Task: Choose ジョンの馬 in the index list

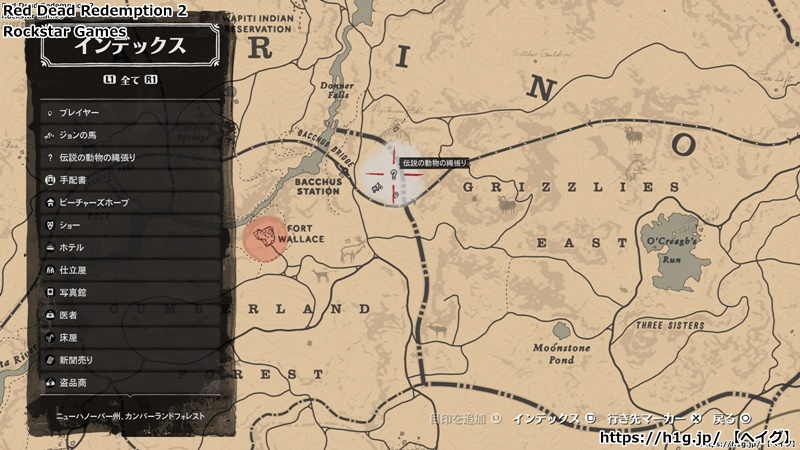Action: pyautogui.click(x=130, y=135)
